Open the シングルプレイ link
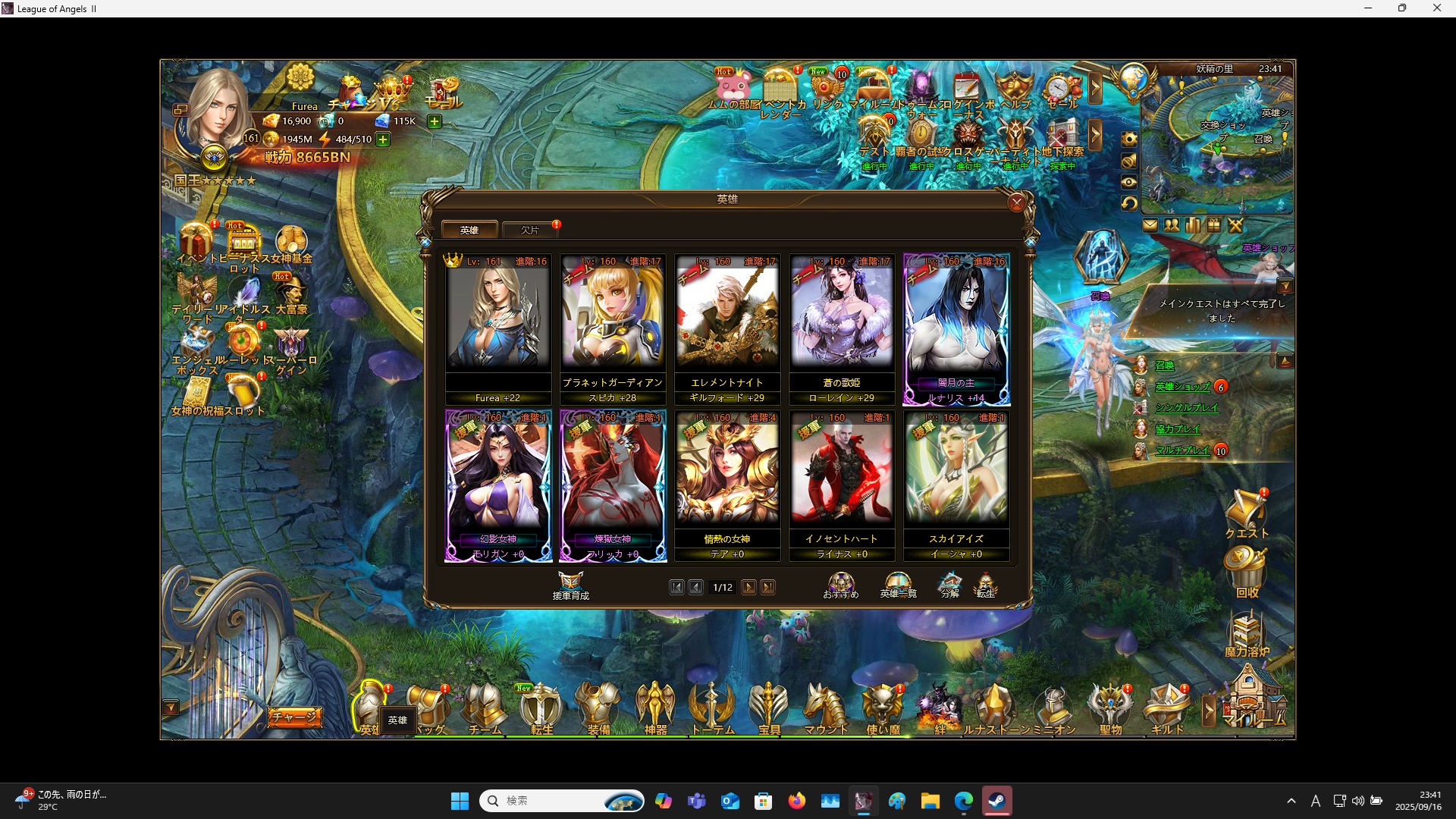Image resolution: width=1456 pixels, height=819 pixels. (1186, 408)
